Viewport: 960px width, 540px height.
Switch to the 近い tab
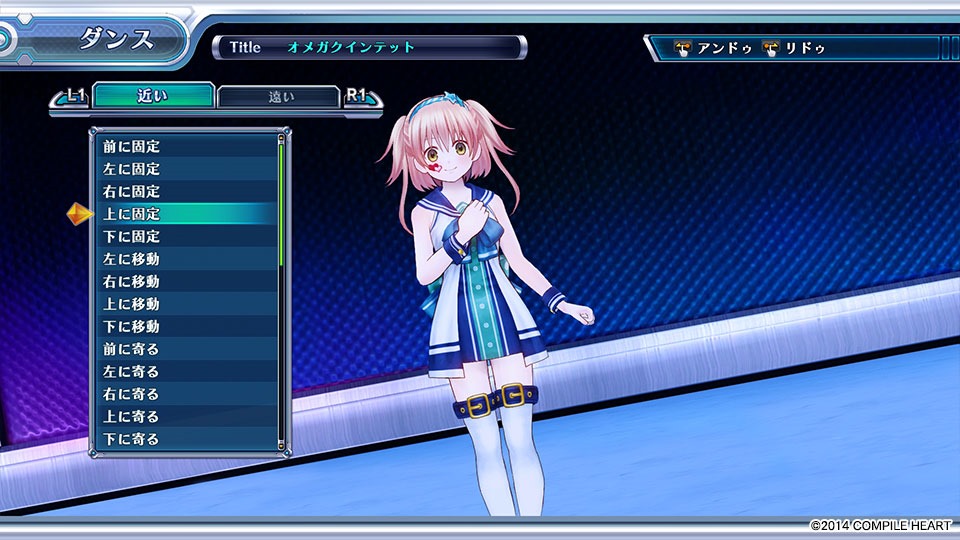point(151,96)
